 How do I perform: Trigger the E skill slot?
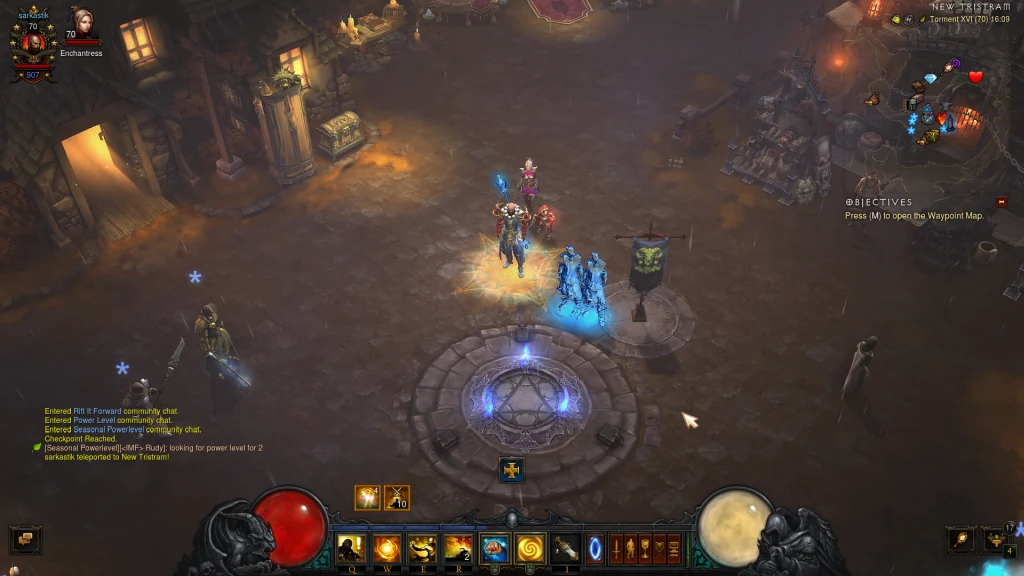click(421, 548)
